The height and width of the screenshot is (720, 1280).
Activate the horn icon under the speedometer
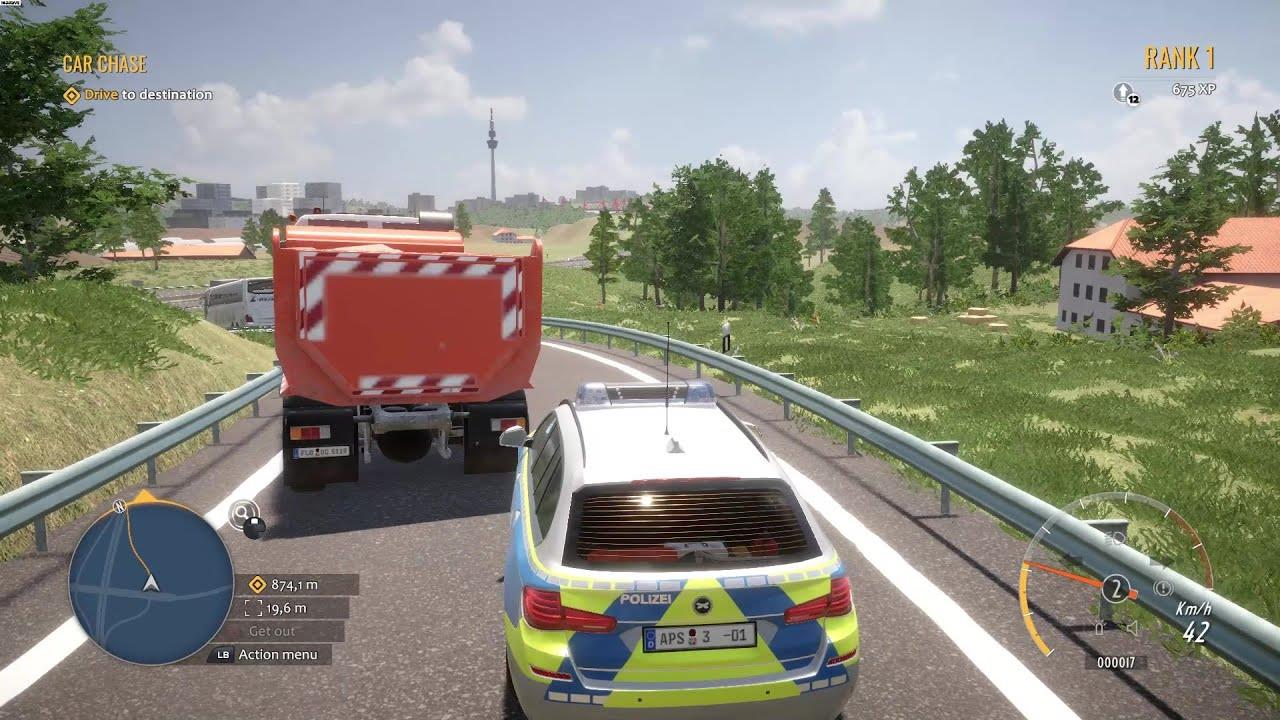click(x=1131, y=628)
